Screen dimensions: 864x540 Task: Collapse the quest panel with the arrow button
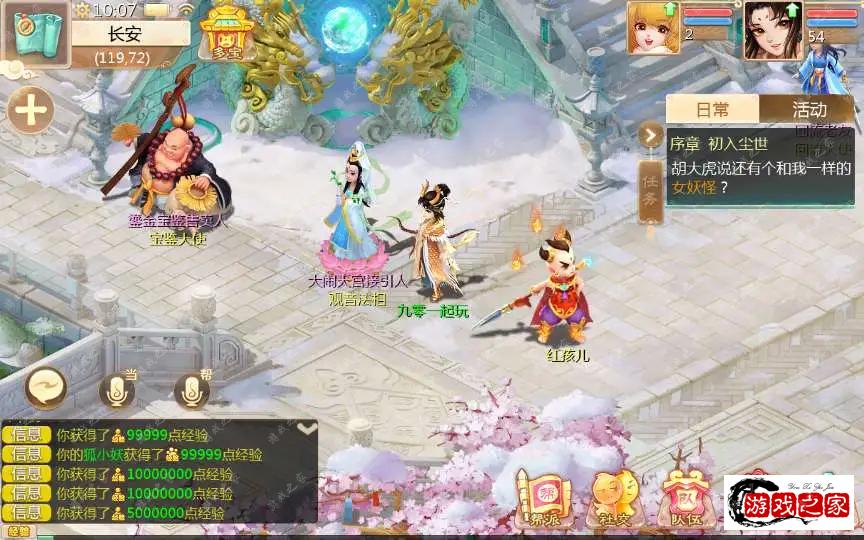651,134
